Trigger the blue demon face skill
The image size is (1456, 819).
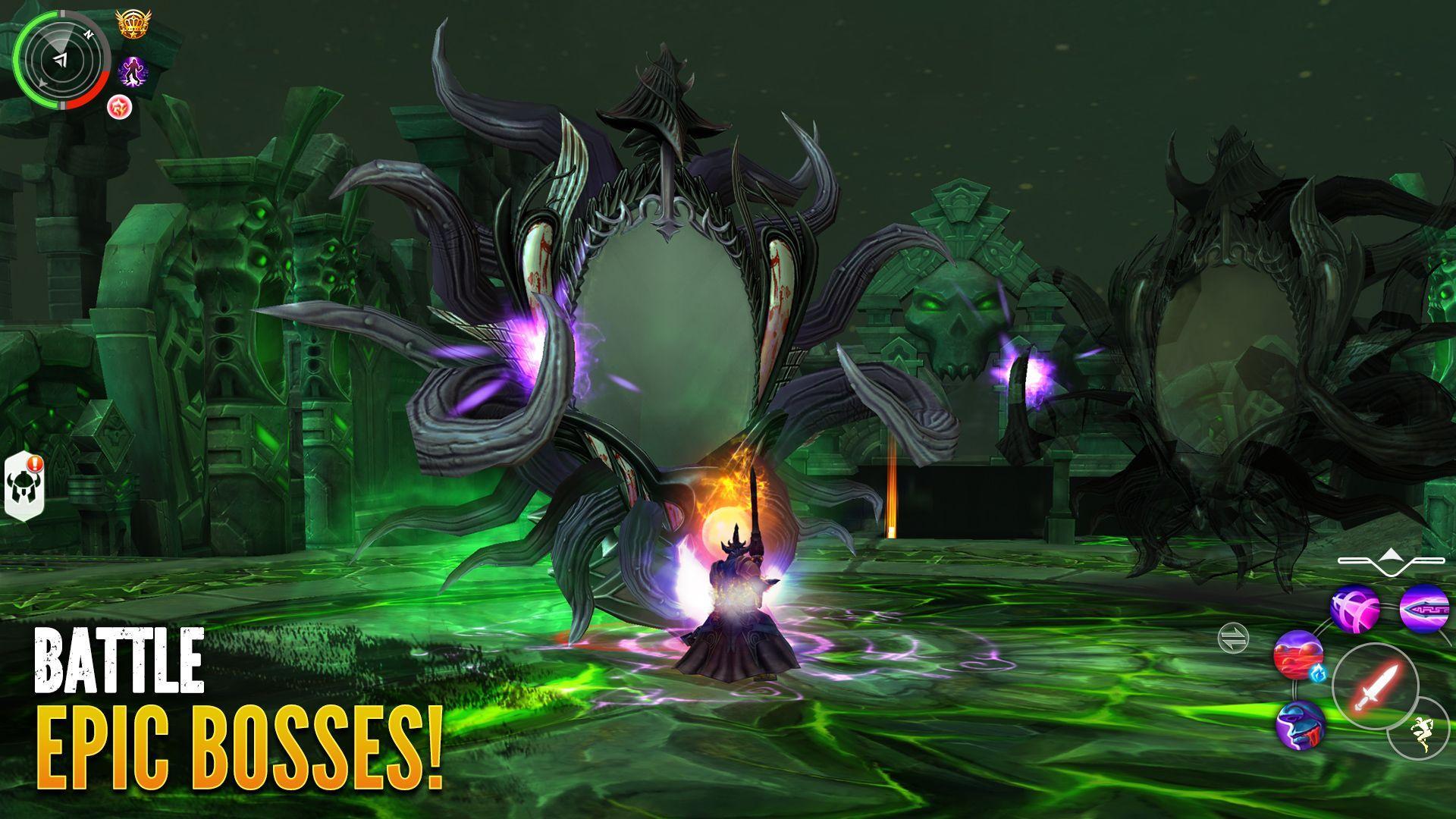click(x=1300, y=726)
